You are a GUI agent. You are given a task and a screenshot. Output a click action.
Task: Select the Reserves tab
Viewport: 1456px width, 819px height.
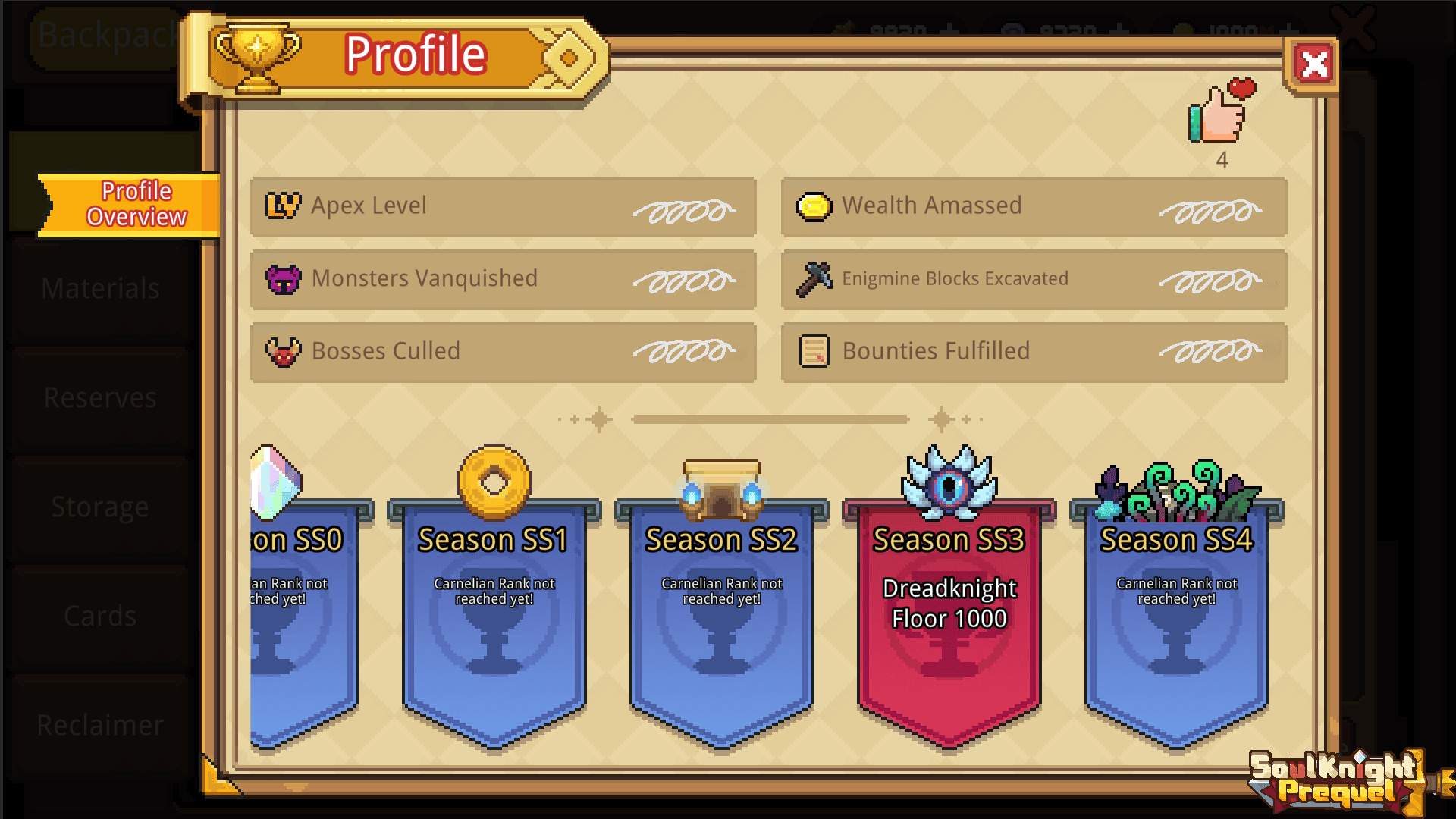[99, 397]
